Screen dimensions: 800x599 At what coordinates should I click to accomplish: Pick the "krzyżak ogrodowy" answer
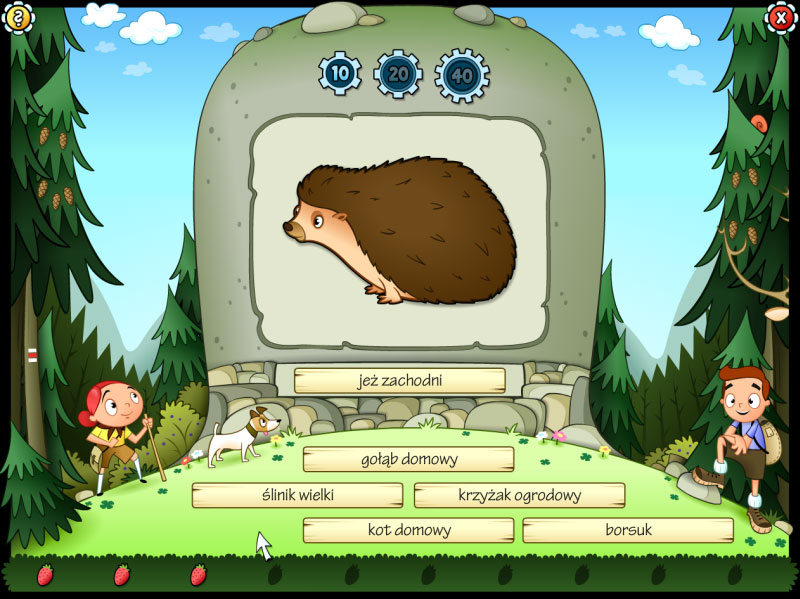pyautogui.click(x=519, y=495)
